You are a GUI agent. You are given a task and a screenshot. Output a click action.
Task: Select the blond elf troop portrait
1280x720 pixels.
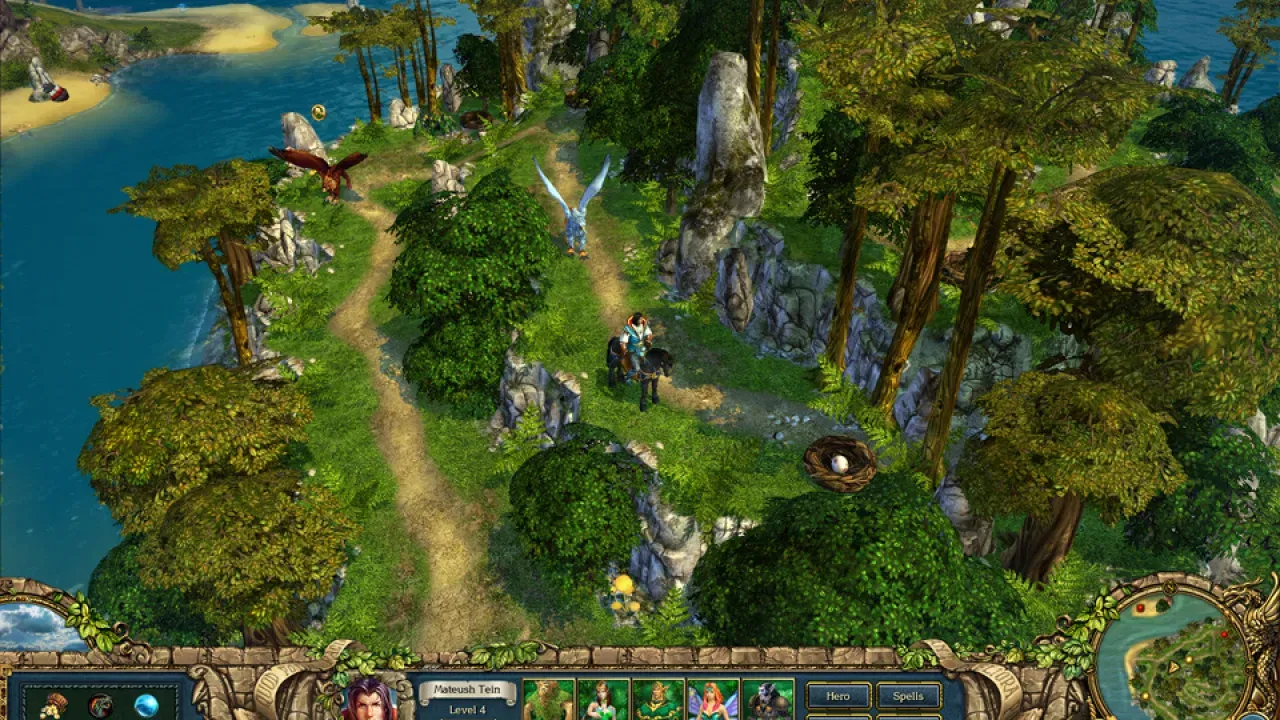(x=658, y=700)
